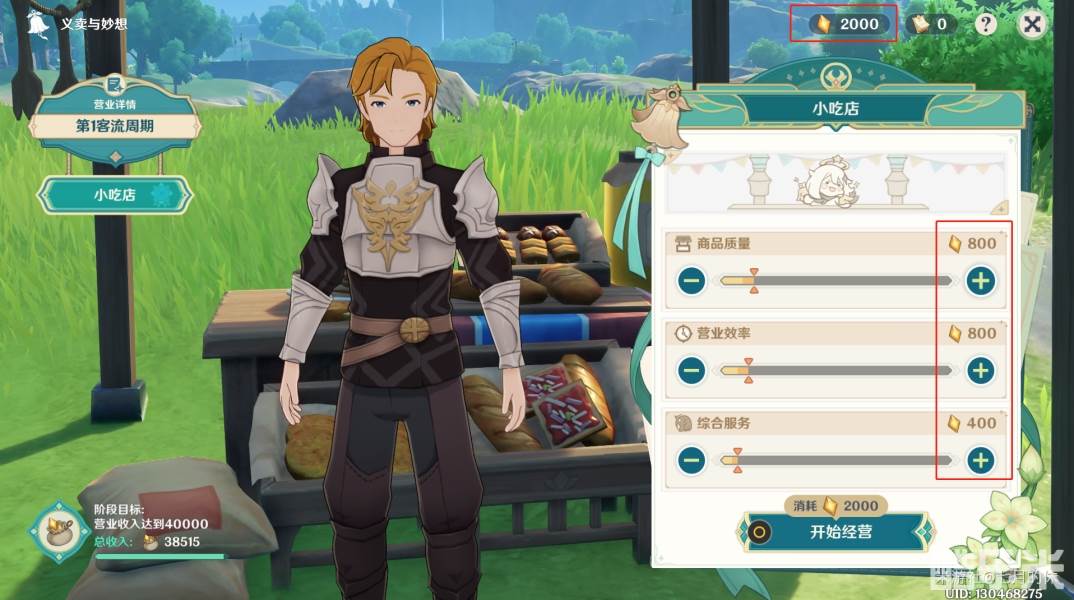Decrease 商品质量 with the minus button
The height and width of the screenshot is (600, 1074).
tap(691, 282)
